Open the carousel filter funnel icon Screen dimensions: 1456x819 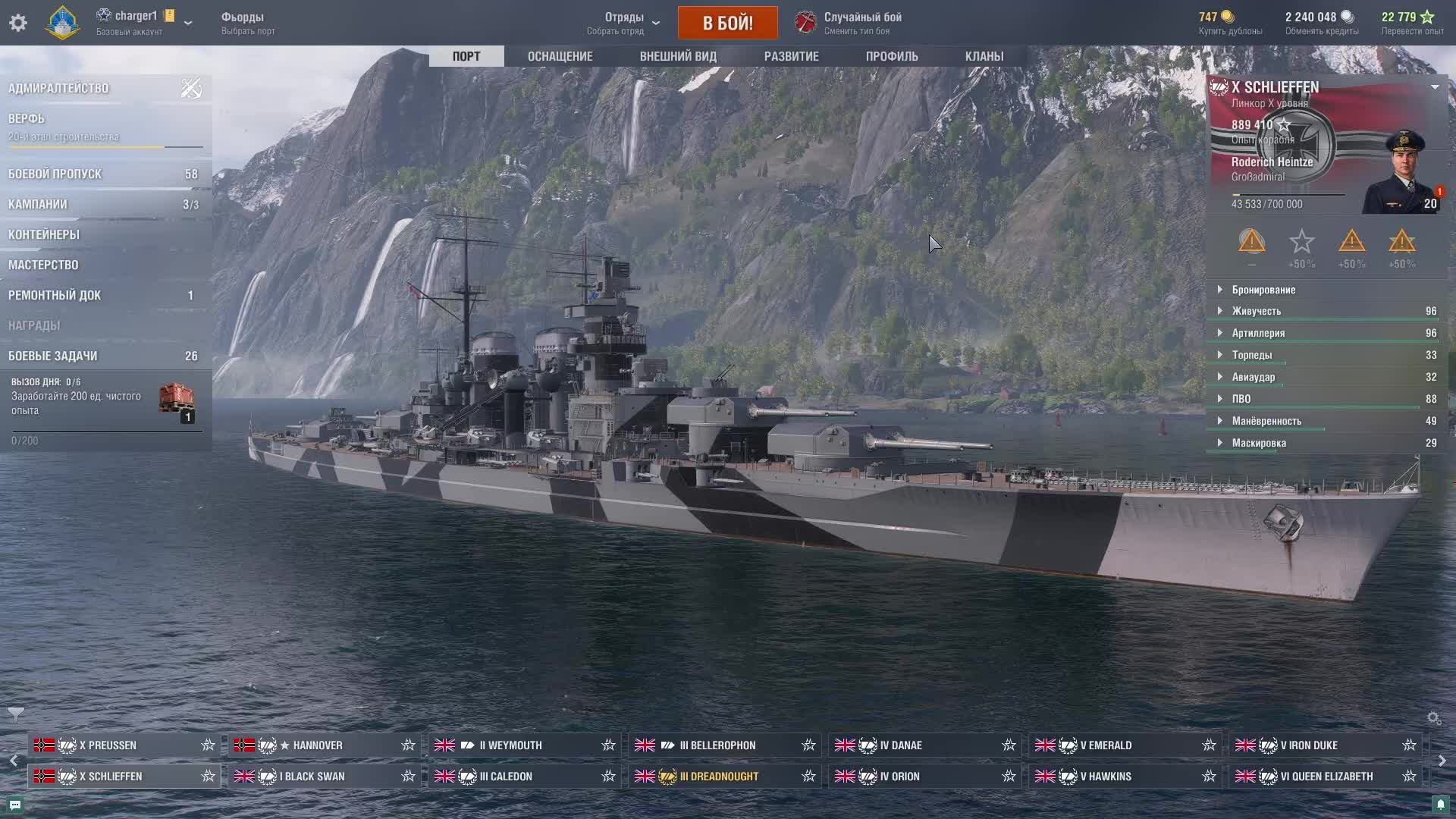pos(15,714)
